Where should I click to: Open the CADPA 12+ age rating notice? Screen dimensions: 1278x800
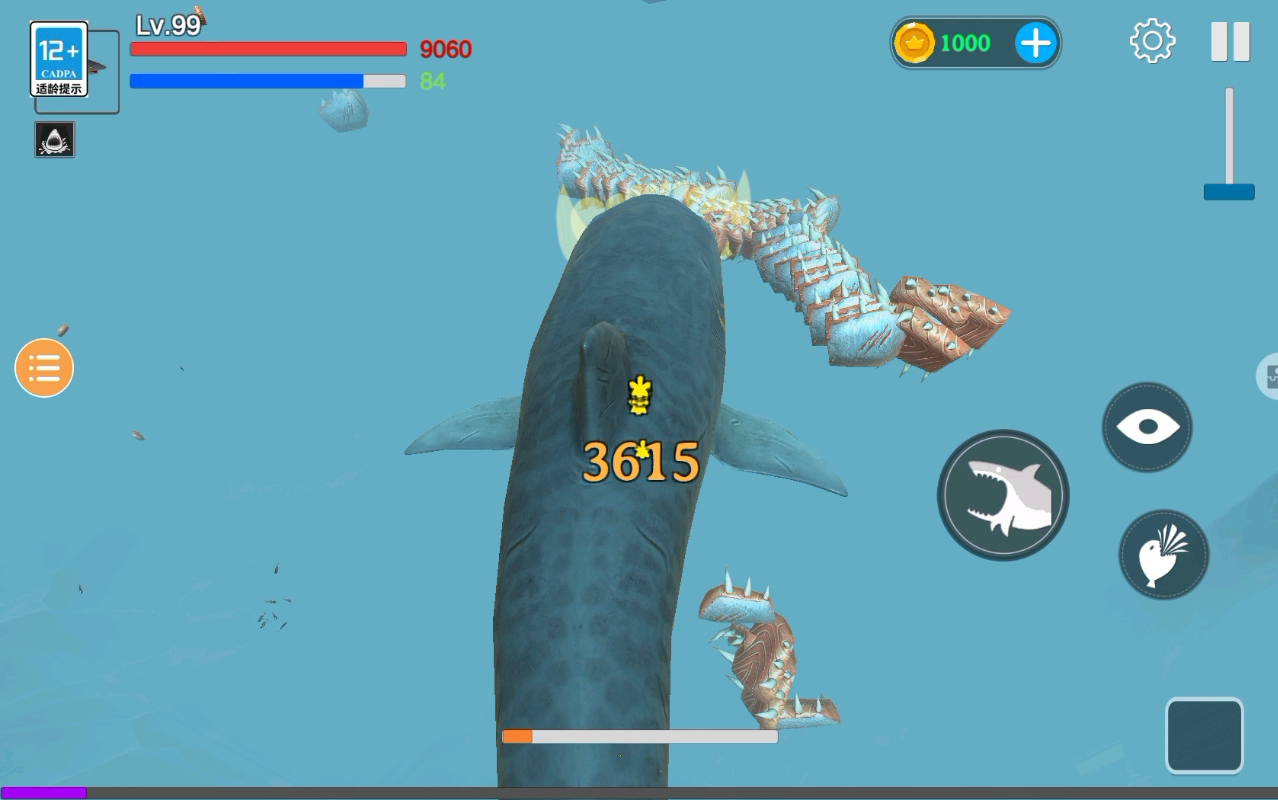click(60, 60)
